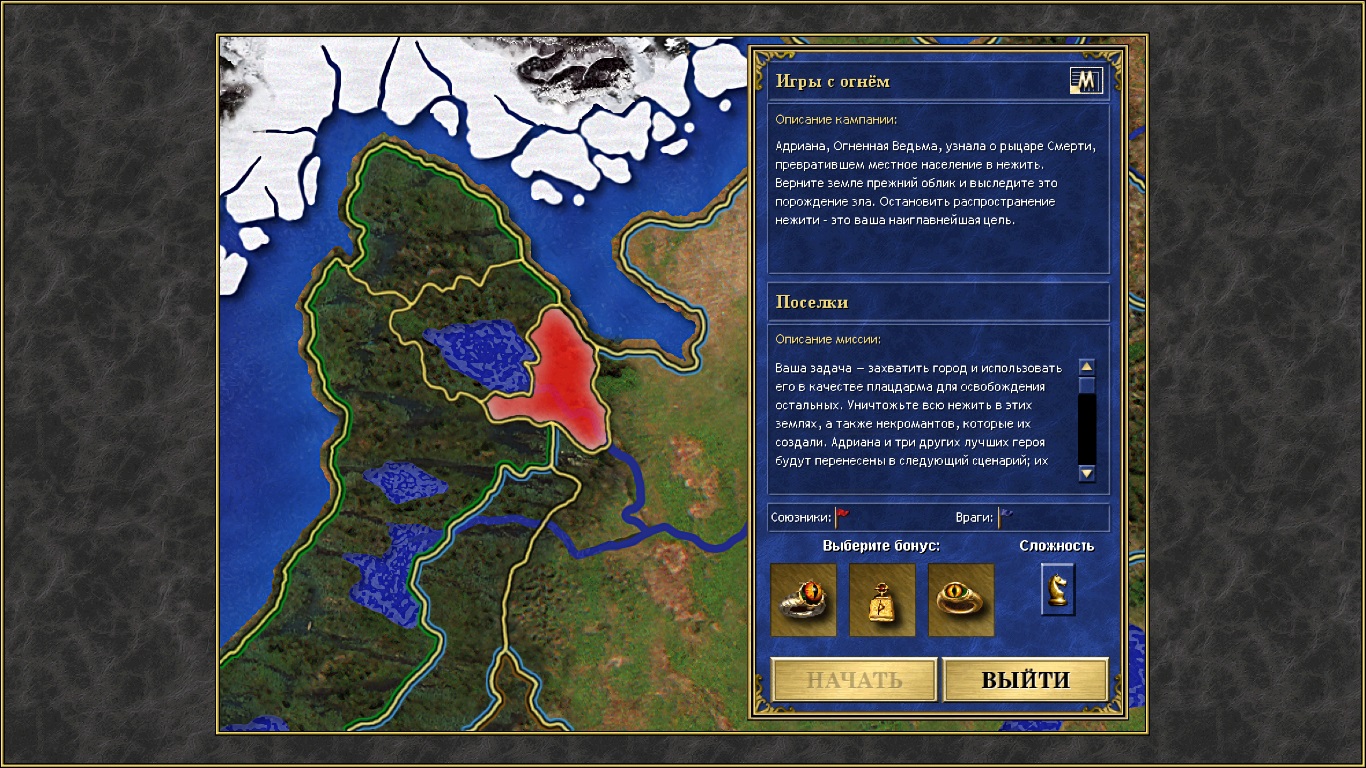1366x768 pixels.
Task: Pick the gold eye ring bonus
Action: pos(961,600)
